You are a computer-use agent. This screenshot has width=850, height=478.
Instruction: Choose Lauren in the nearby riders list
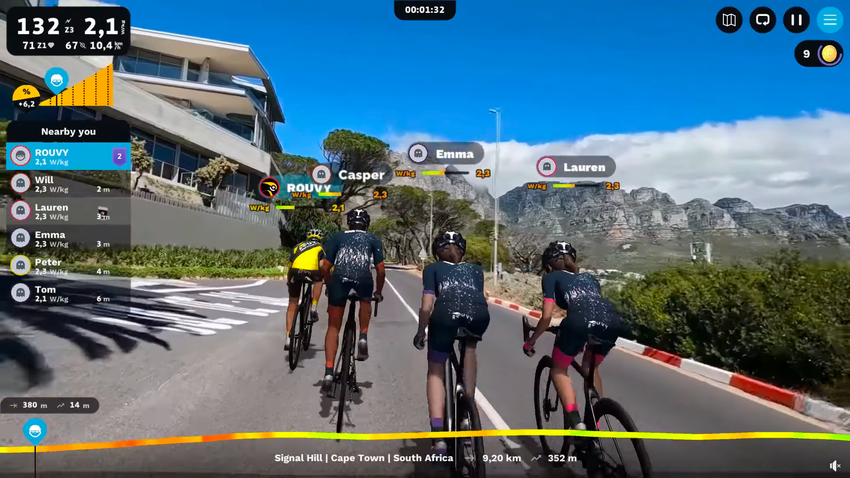[68, 210]
